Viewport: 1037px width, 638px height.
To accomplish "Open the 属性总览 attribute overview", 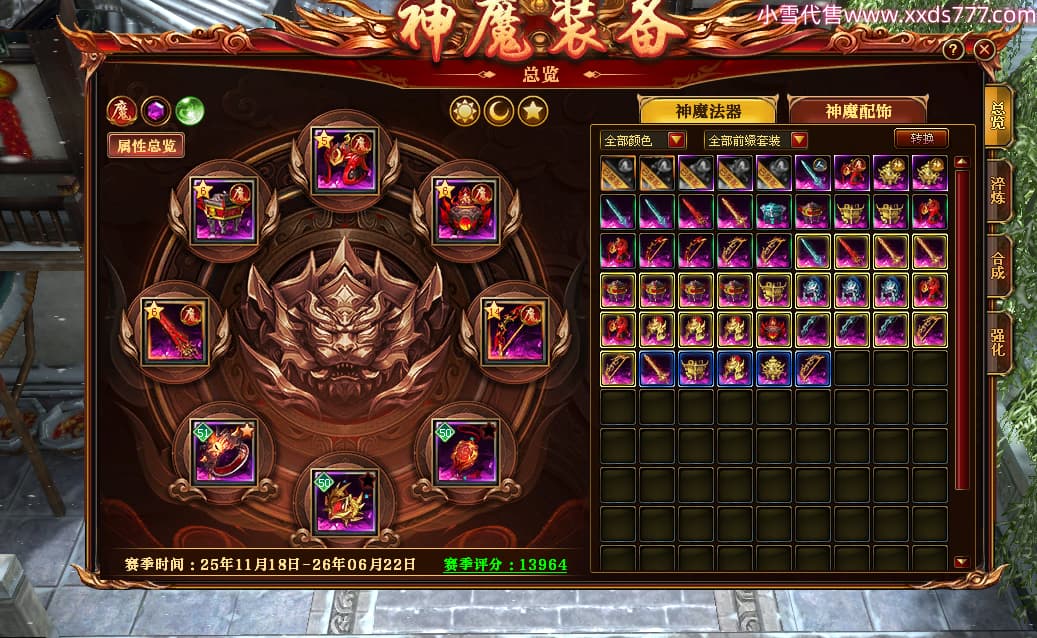I will click(x=146, y=145).
